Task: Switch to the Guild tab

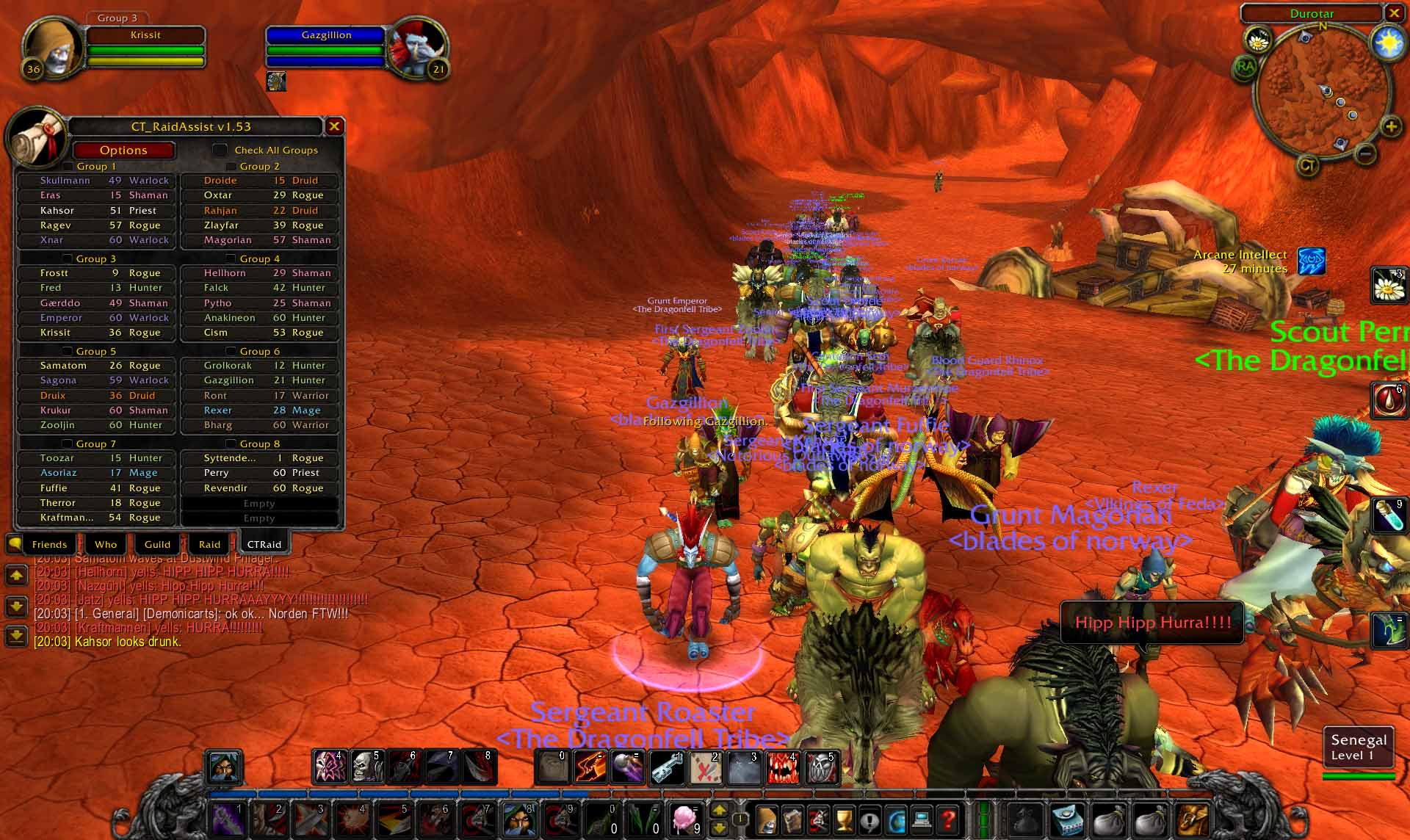Action: tap(157, 544)
